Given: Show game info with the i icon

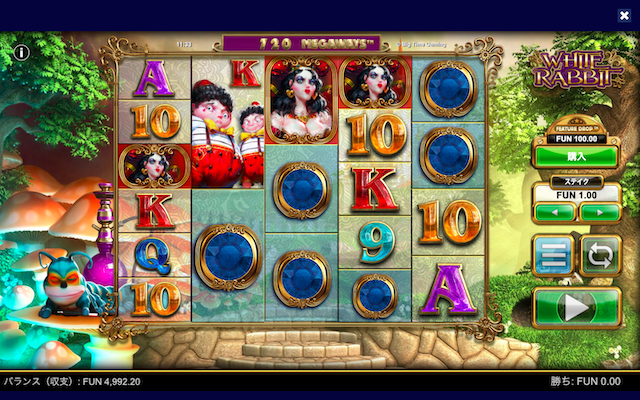Looking at the screenshot, I should [x=21, y=51].
